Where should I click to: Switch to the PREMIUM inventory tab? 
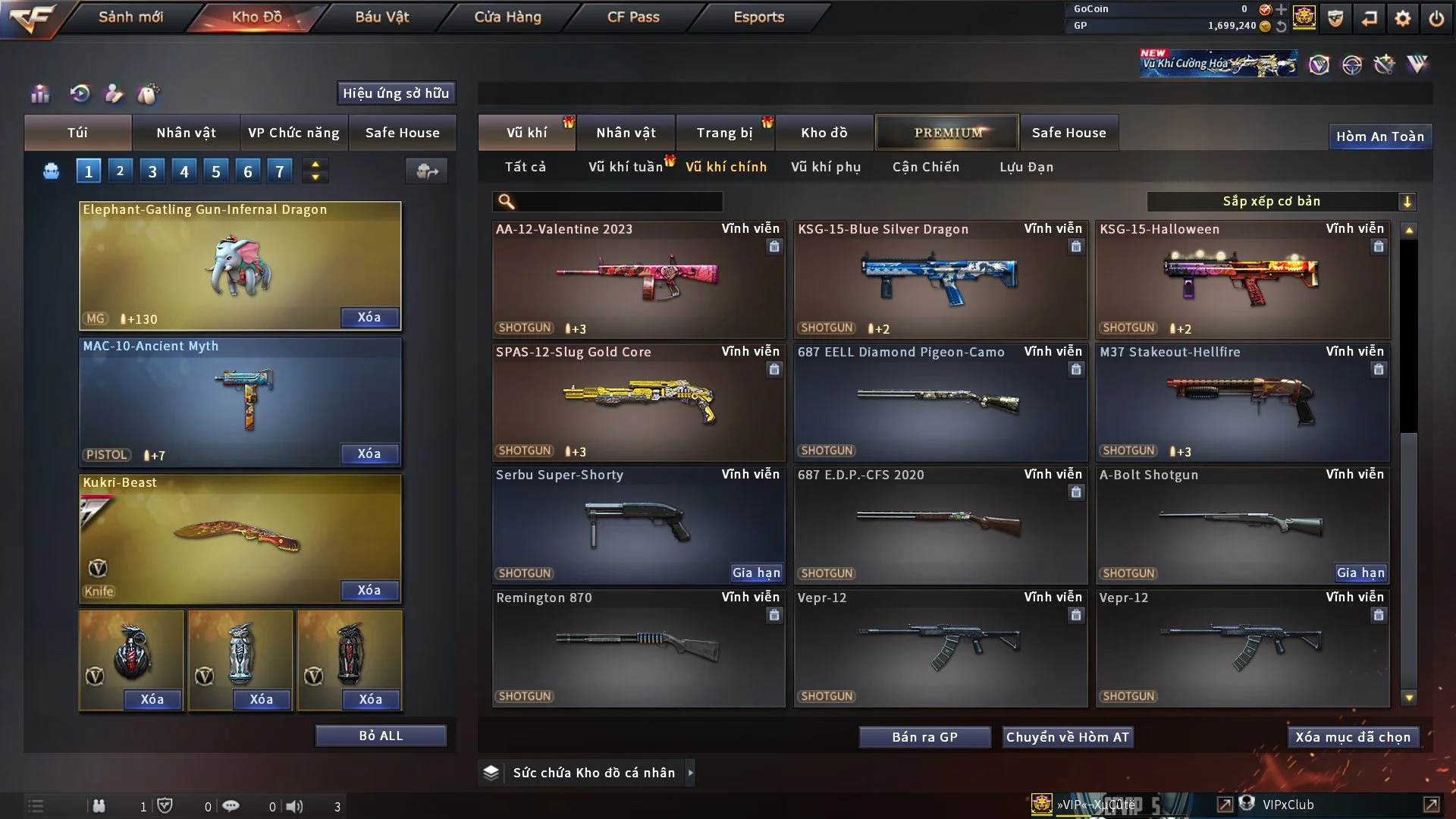click(947, 133)
